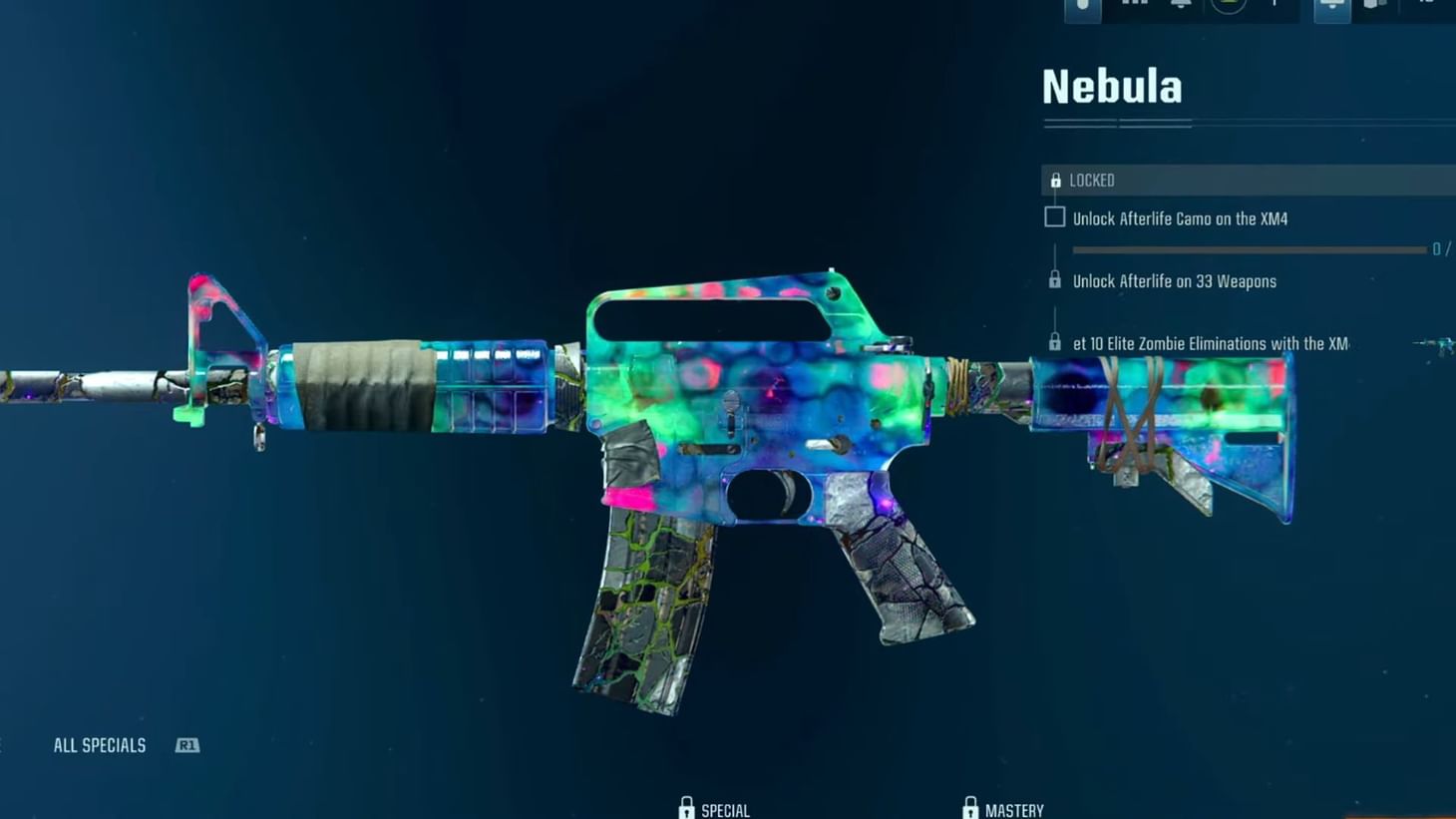Viewport: 1456px width, 819px height.
Task: Click the mouse input icon on top bar
Action: pyautogui.click(x=1082, y=8)
